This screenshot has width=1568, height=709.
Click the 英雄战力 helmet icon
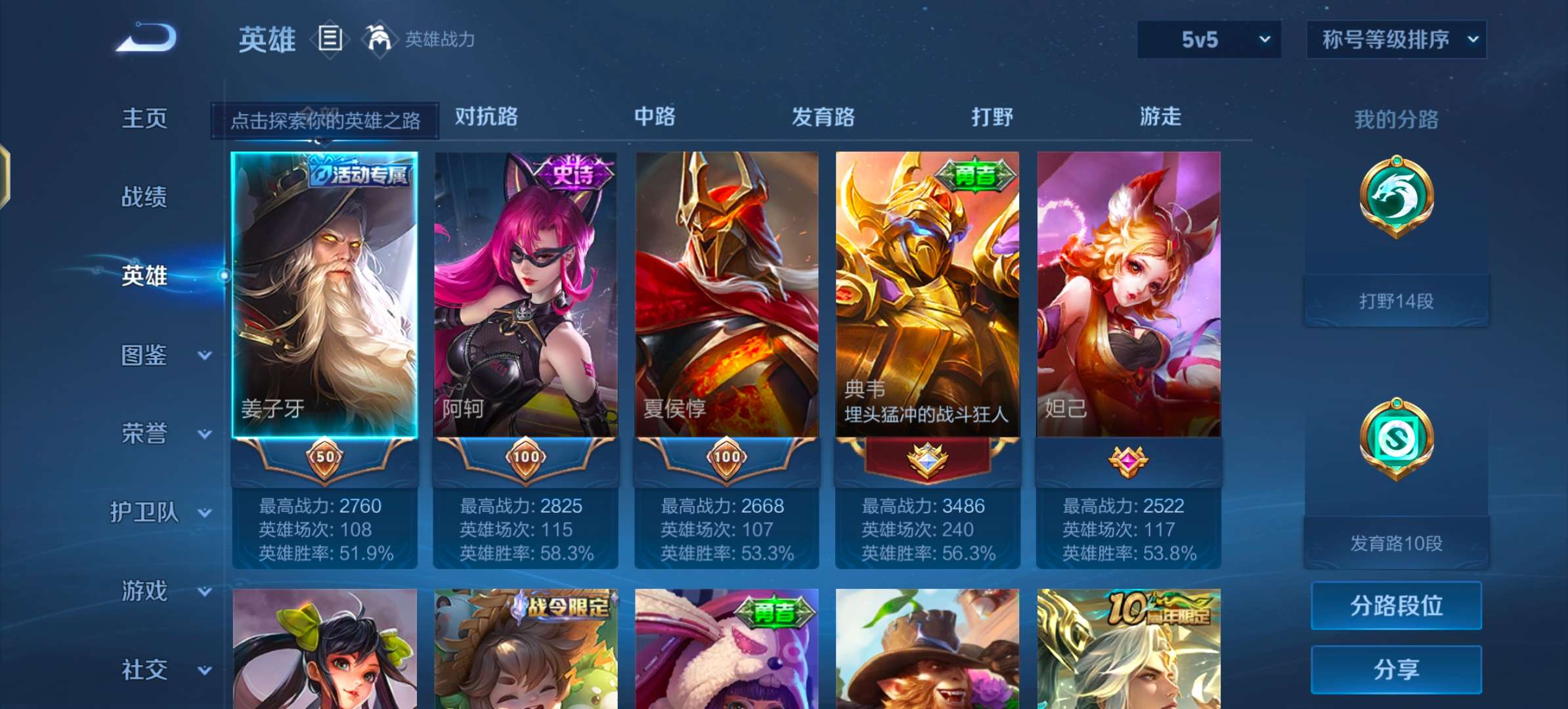[381, 38]
